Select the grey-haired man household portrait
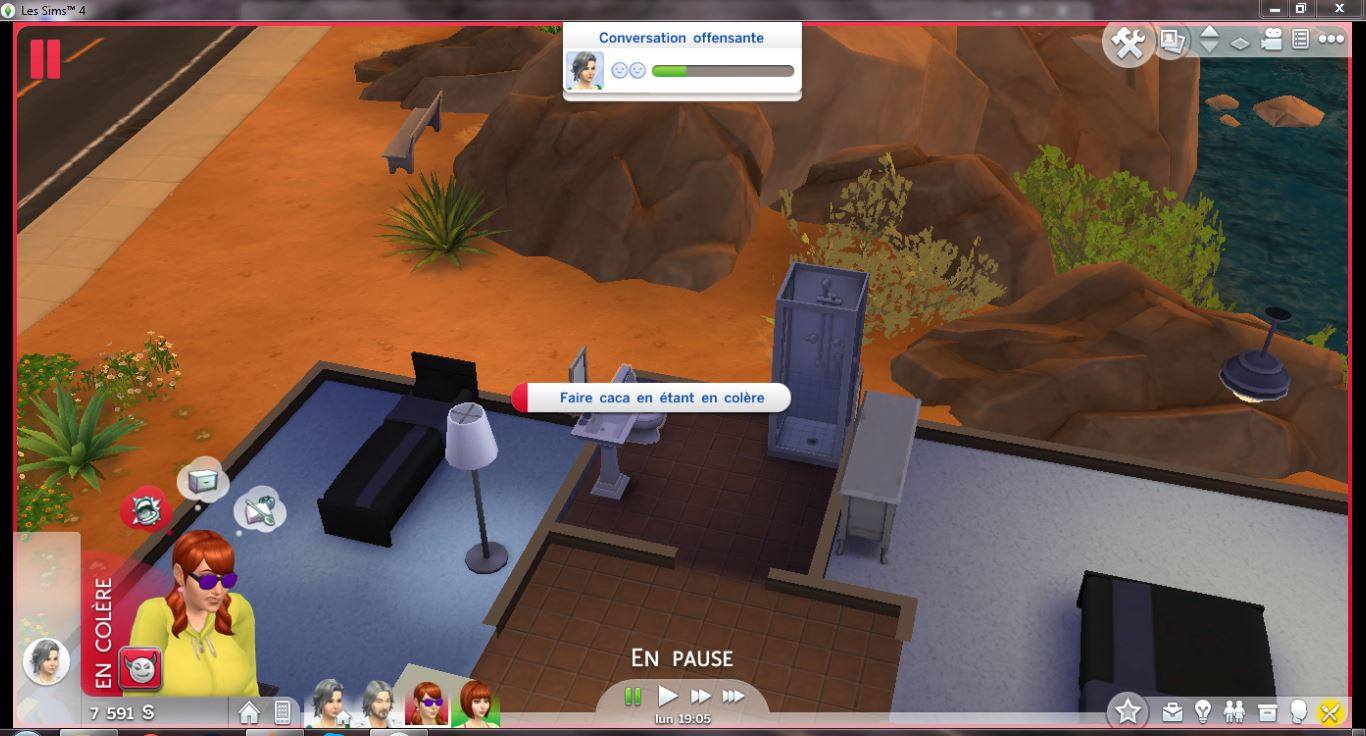The image size is (1366, 736). [378, 702]
